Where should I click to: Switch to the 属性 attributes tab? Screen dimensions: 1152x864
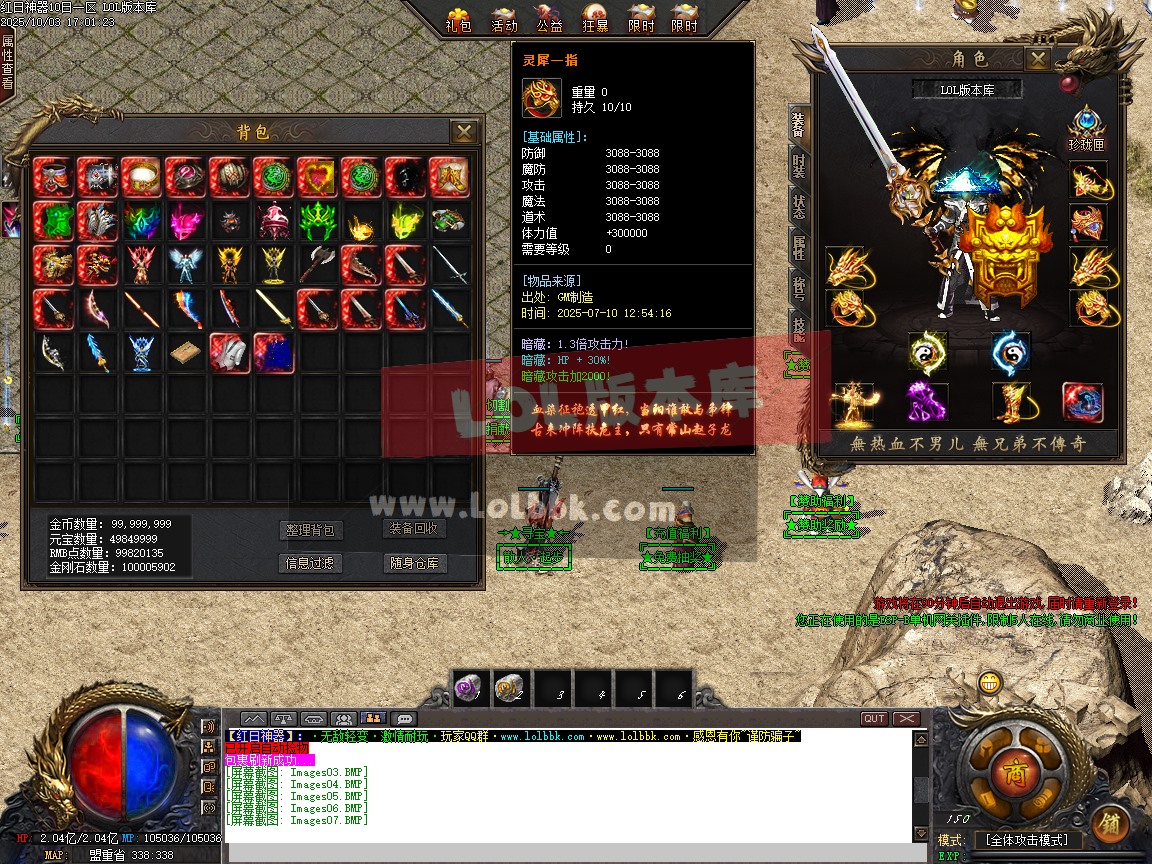(x=799, y=247)
